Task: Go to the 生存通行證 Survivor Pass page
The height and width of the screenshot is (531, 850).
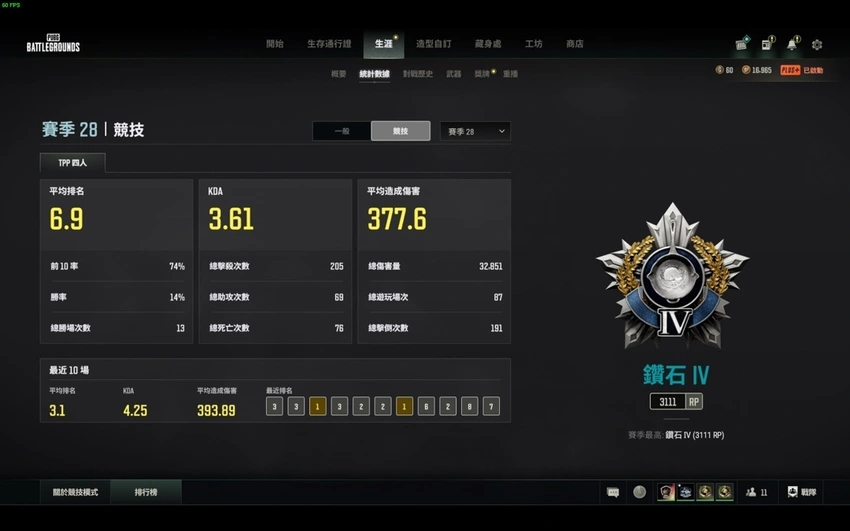Action: pos(329,44)
